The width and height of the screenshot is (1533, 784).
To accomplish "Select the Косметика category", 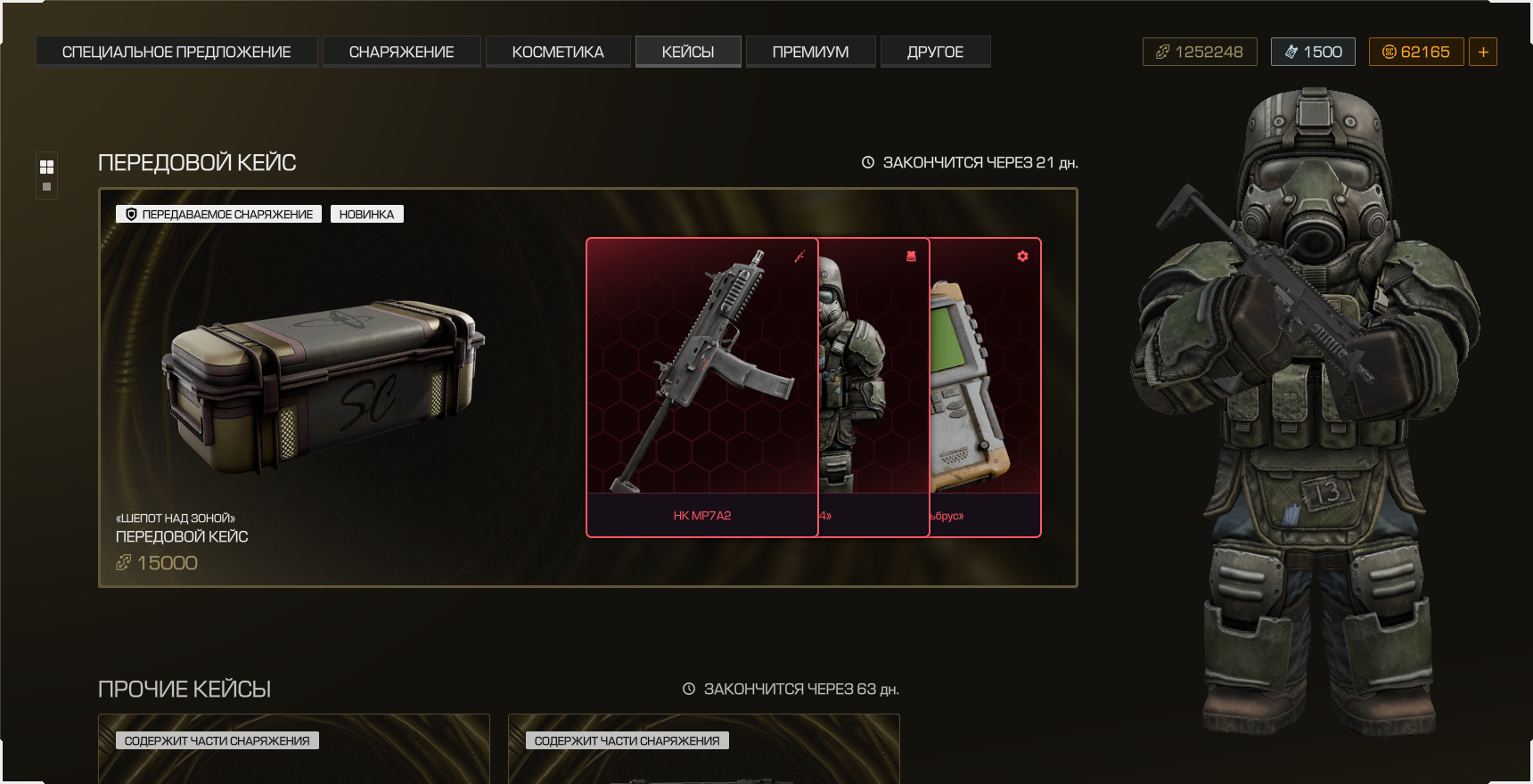I will pyautogui.click(x=558, y=52).
